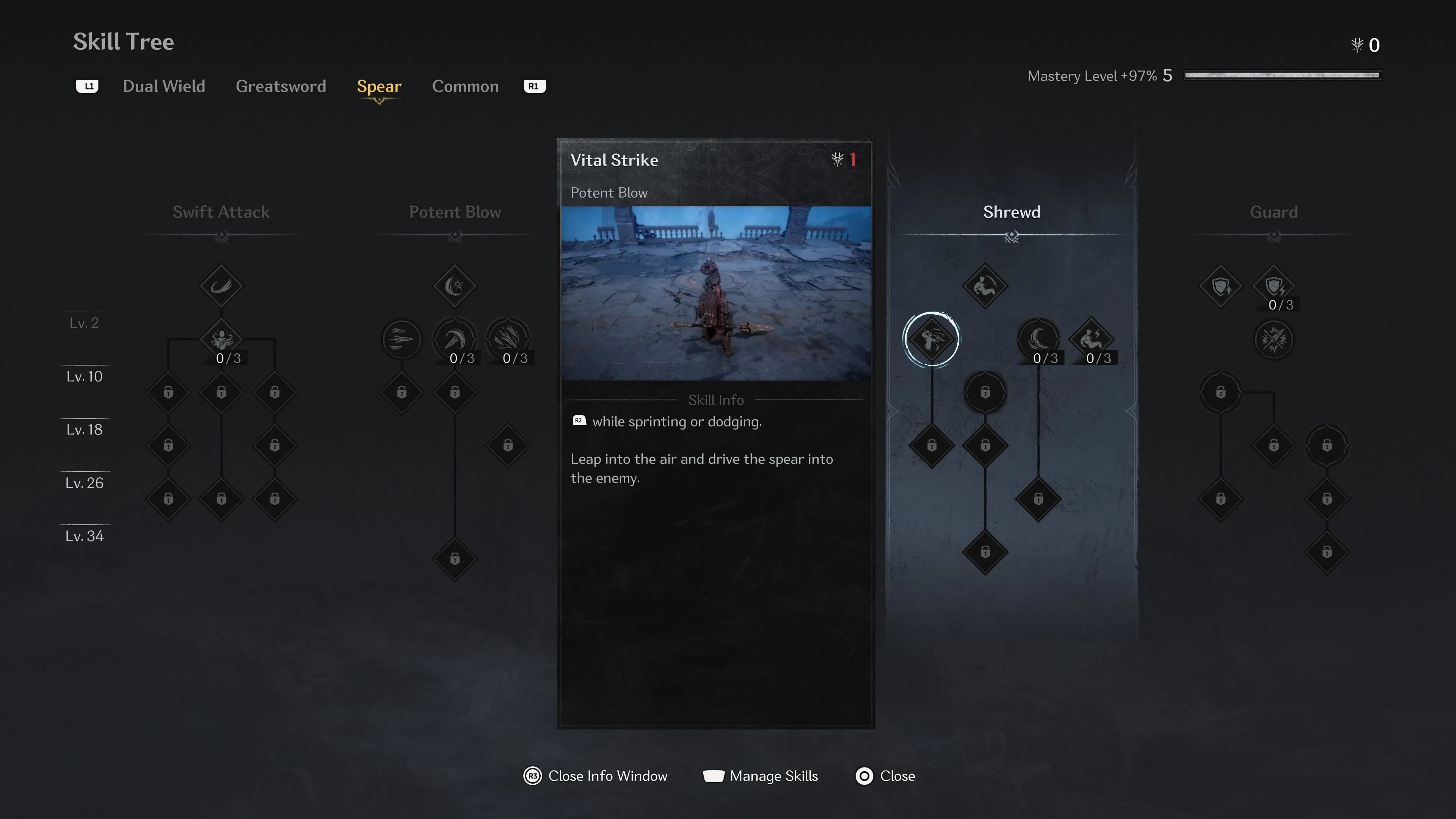Screen dimensions: 1456x819
Task: Click the Vital Strike preview thumbnail
Action: [x=715, y=293]
